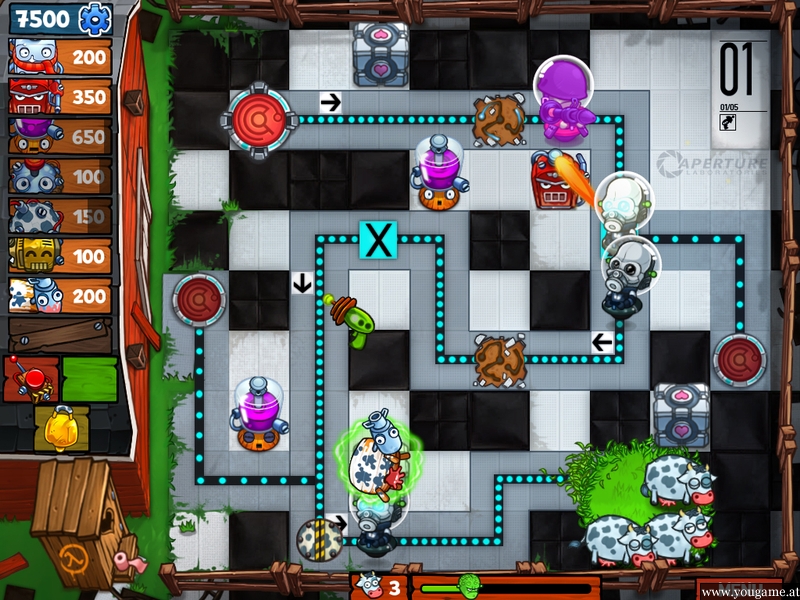Activate the red joystick detonator button
800x600 pixels.
[x=30, y=378]
